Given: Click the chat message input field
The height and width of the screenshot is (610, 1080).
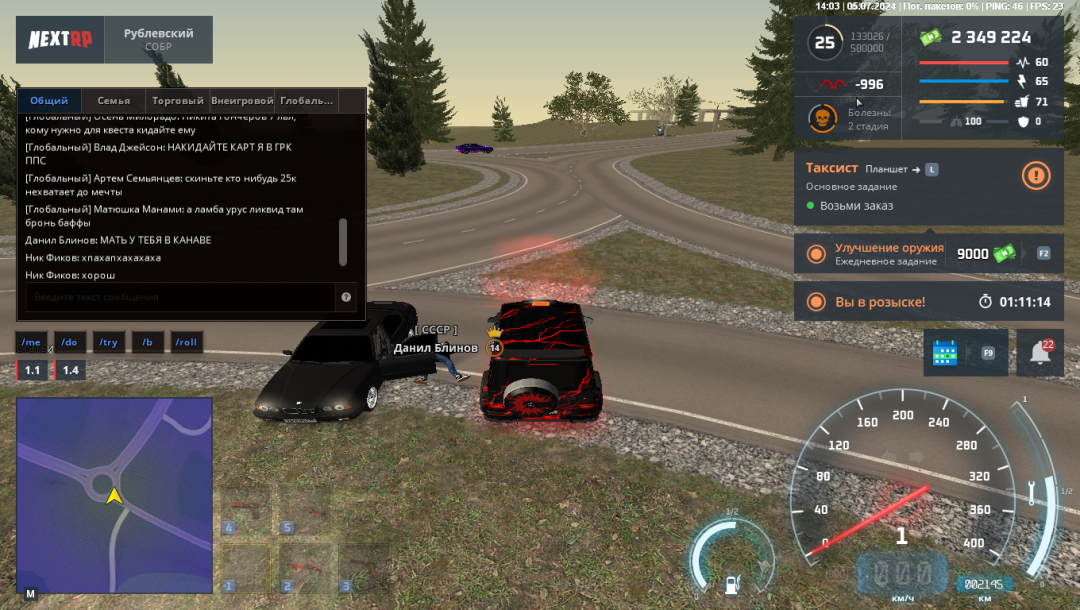Looking at the screenshot, I should [180, 297].
